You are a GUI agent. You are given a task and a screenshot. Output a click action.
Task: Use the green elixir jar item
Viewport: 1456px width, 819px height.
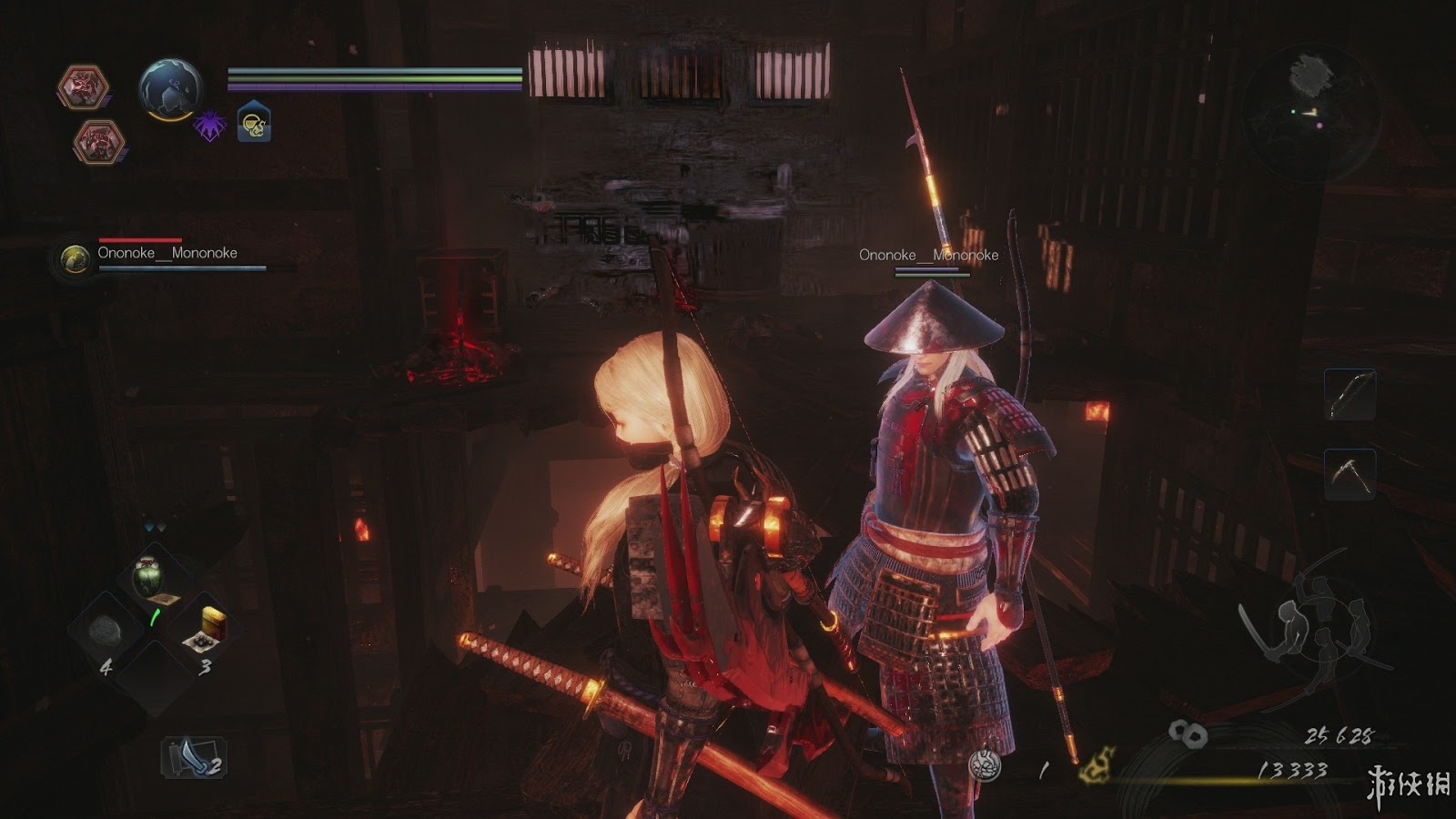[x=148, y=575]
